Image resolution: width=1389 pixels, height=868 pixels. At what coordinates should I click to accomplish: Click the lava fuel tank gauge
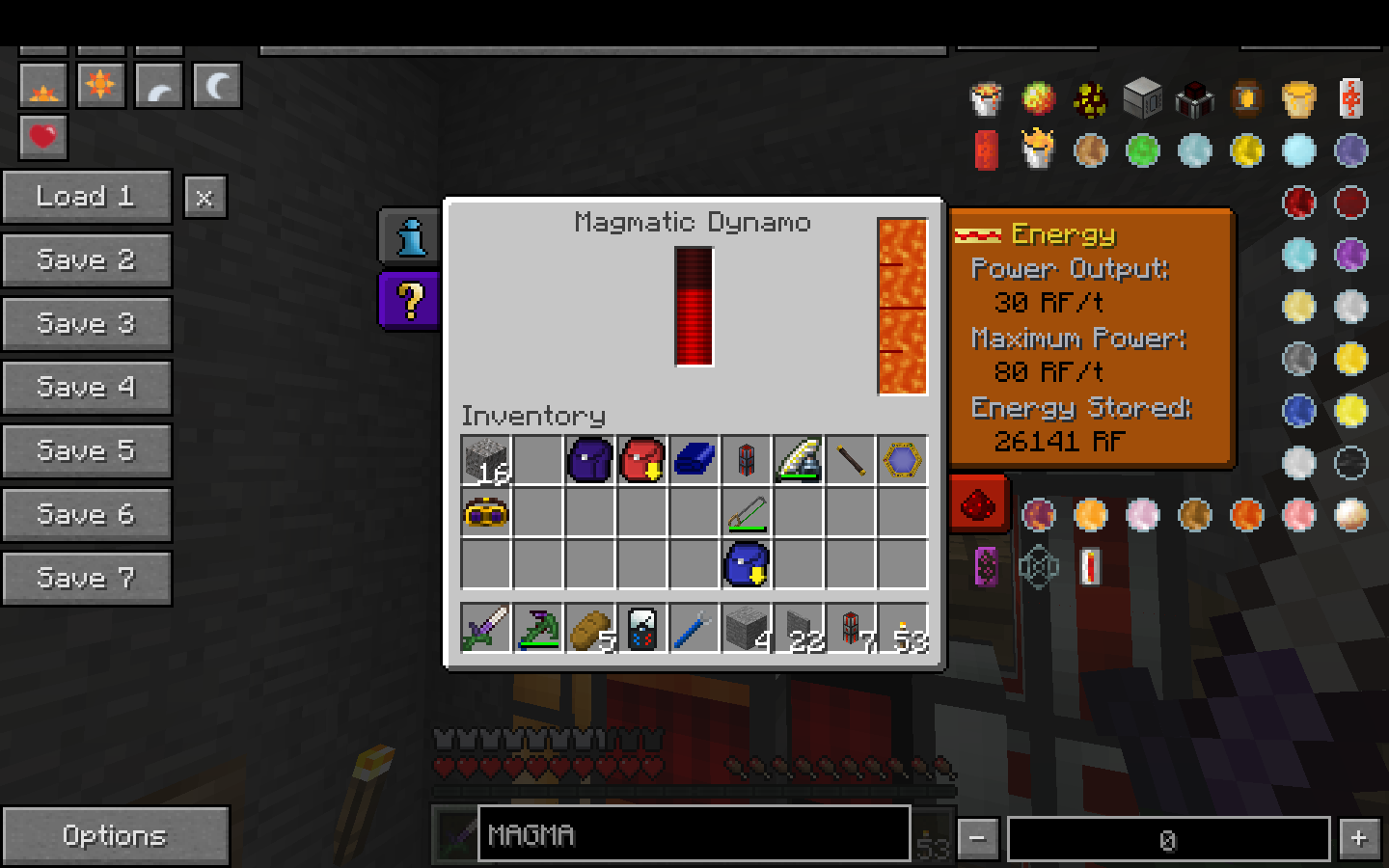click(x=902, y=307)
